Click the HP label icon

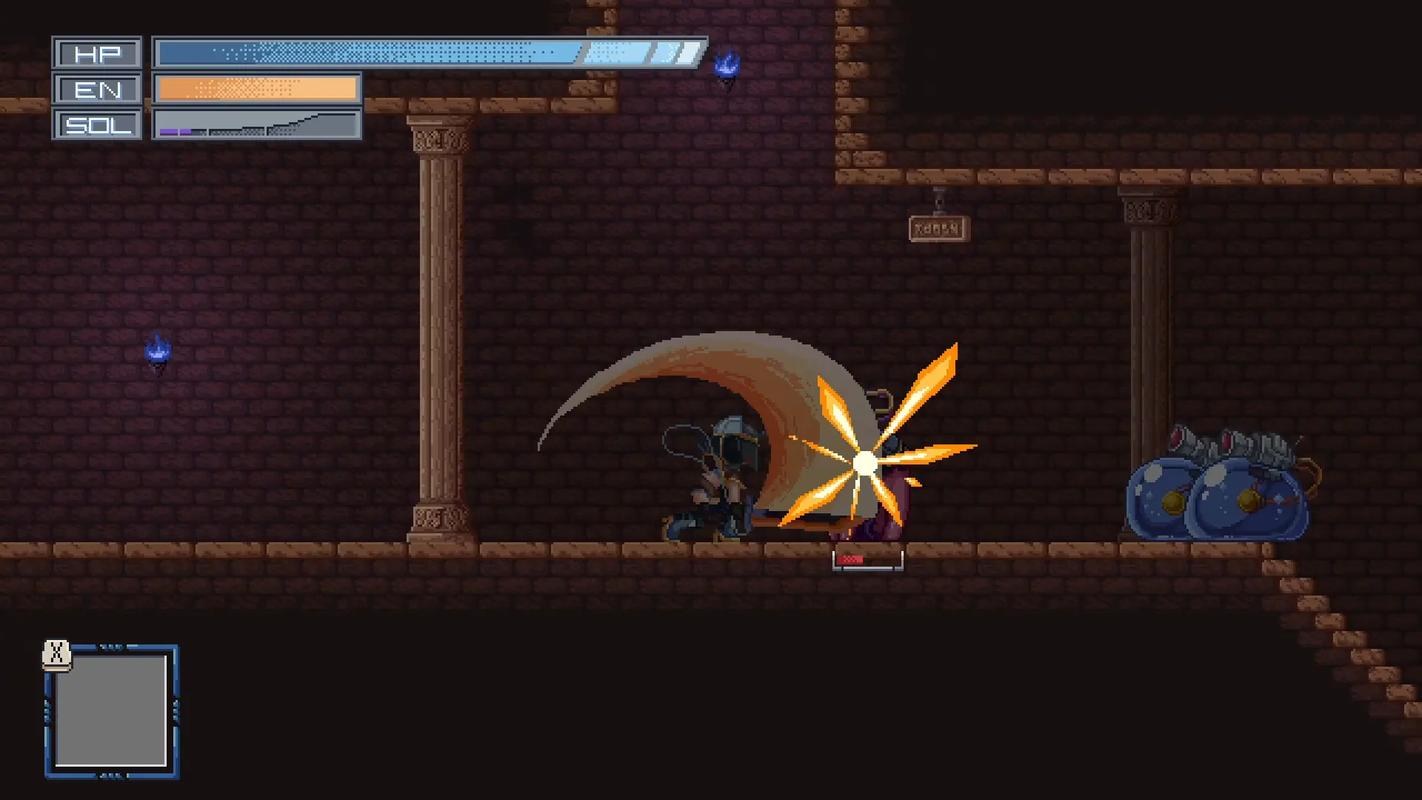96,52
